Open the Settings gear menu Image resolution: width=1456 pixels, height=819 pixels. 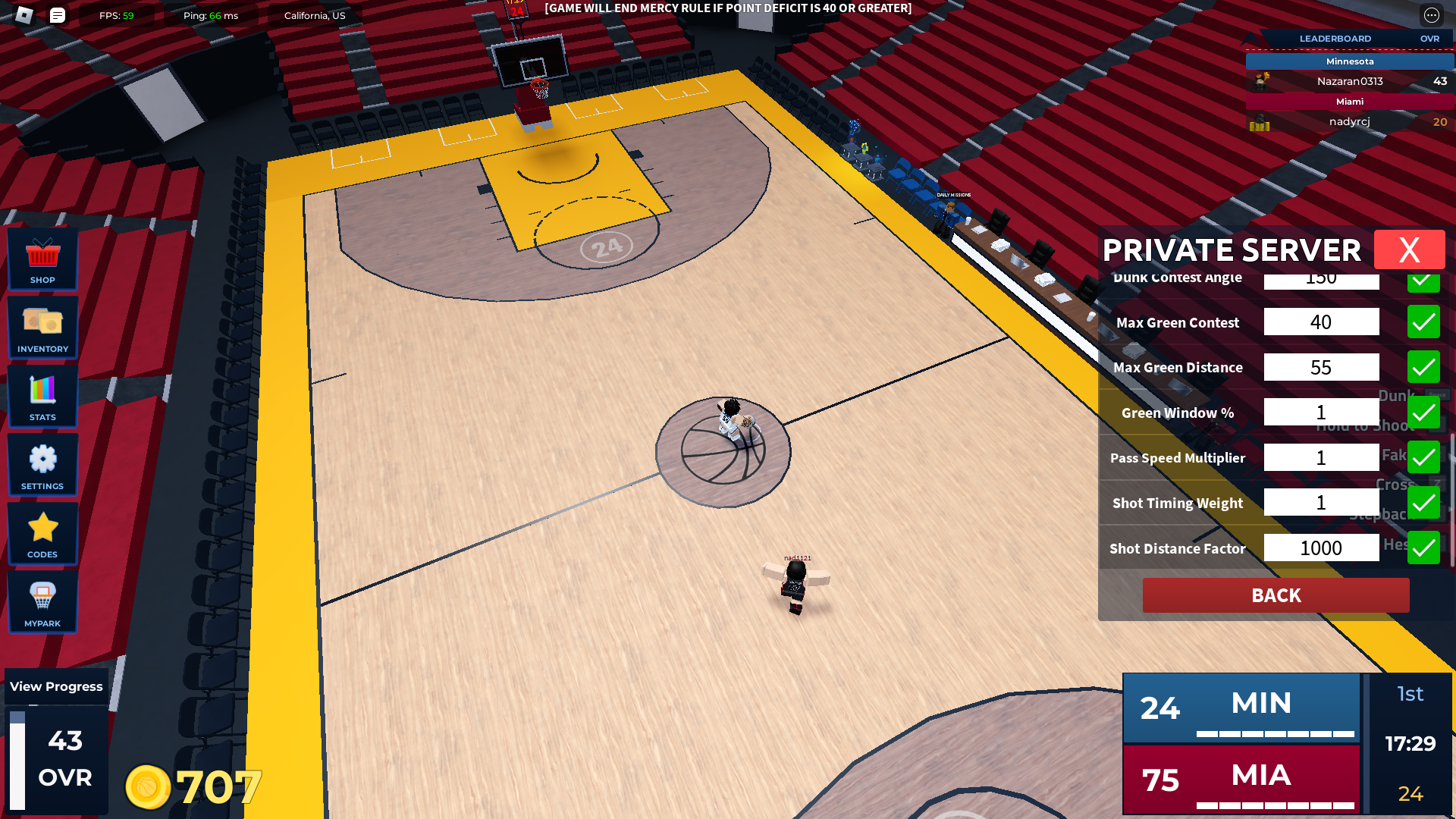click(42, 465)
